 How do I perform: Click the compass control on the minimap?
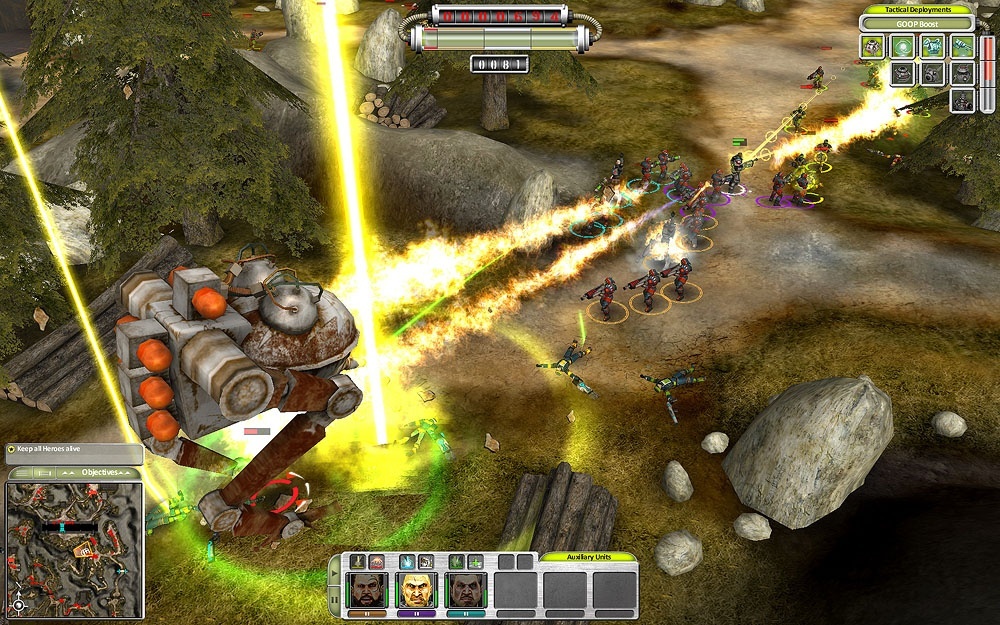[17, 605]
